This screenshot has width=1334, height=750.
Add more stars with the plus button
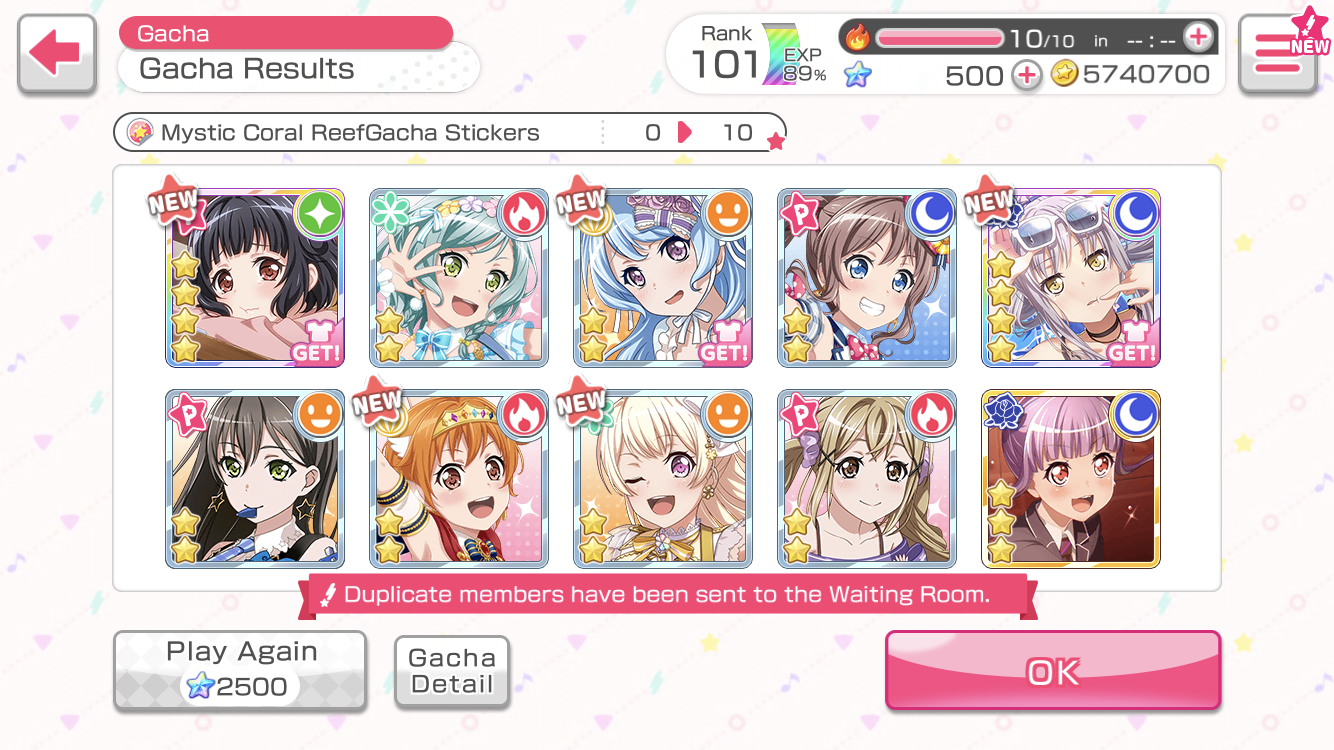click(1026, 75)
